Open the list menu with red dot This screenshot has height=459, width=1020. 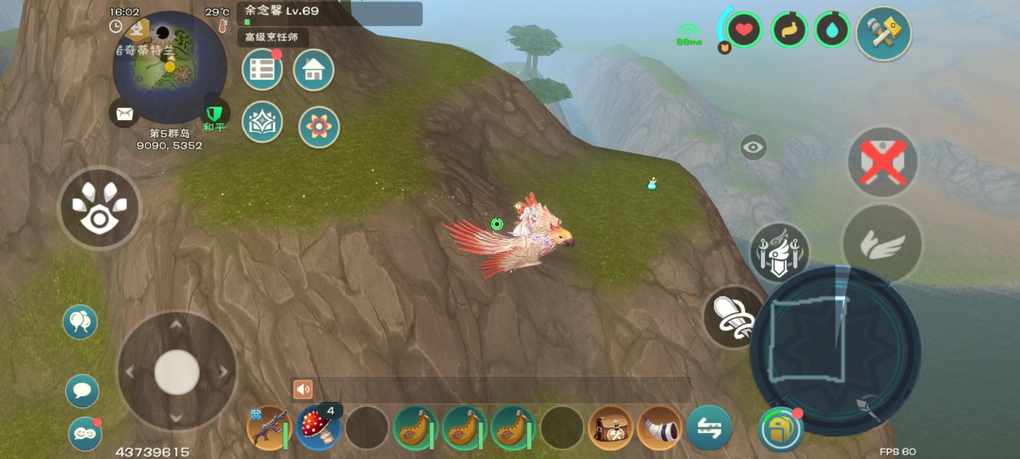click(x=262, y=69)
